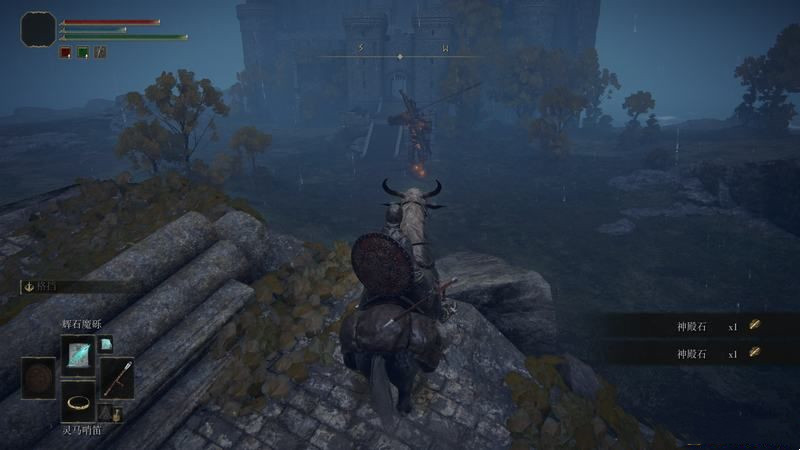Click the round shield equipment slot
This screenshot has height=450, width=800.
pyautogui.click(x=39, y=378)
